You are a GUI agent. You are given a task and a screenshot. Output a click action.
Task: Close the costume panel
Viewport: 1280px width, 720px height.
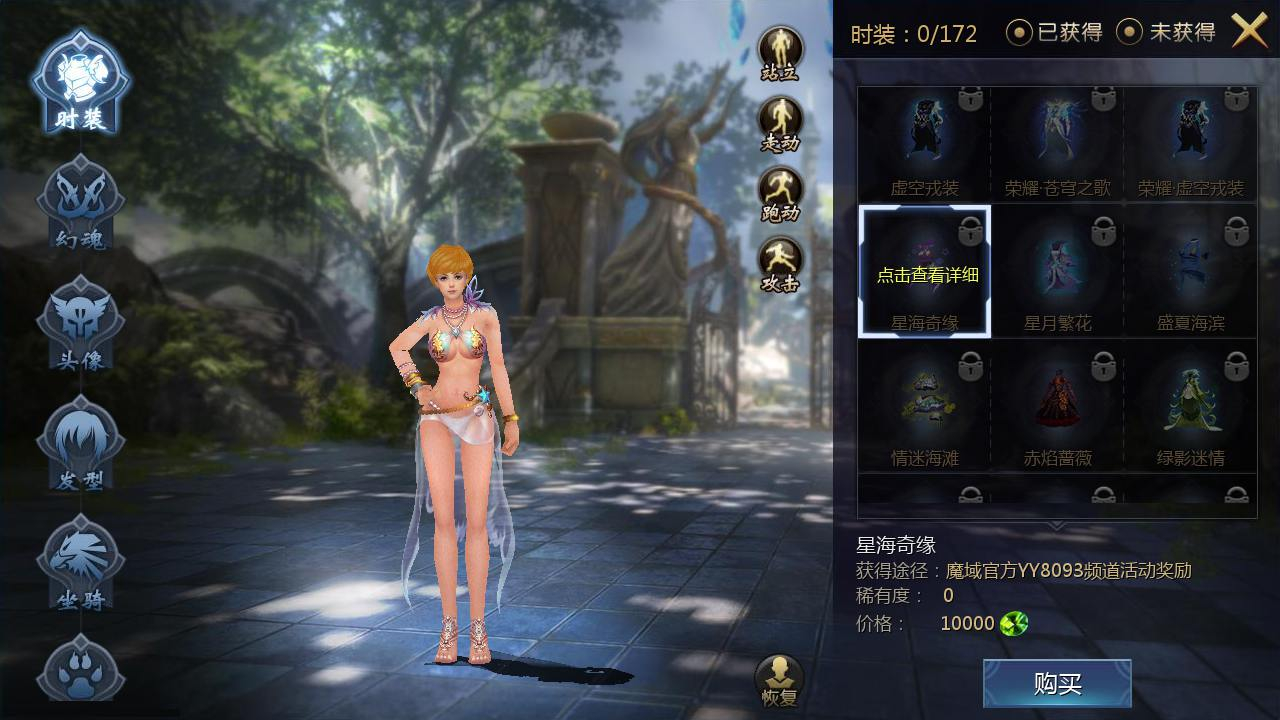(1249, 32)
